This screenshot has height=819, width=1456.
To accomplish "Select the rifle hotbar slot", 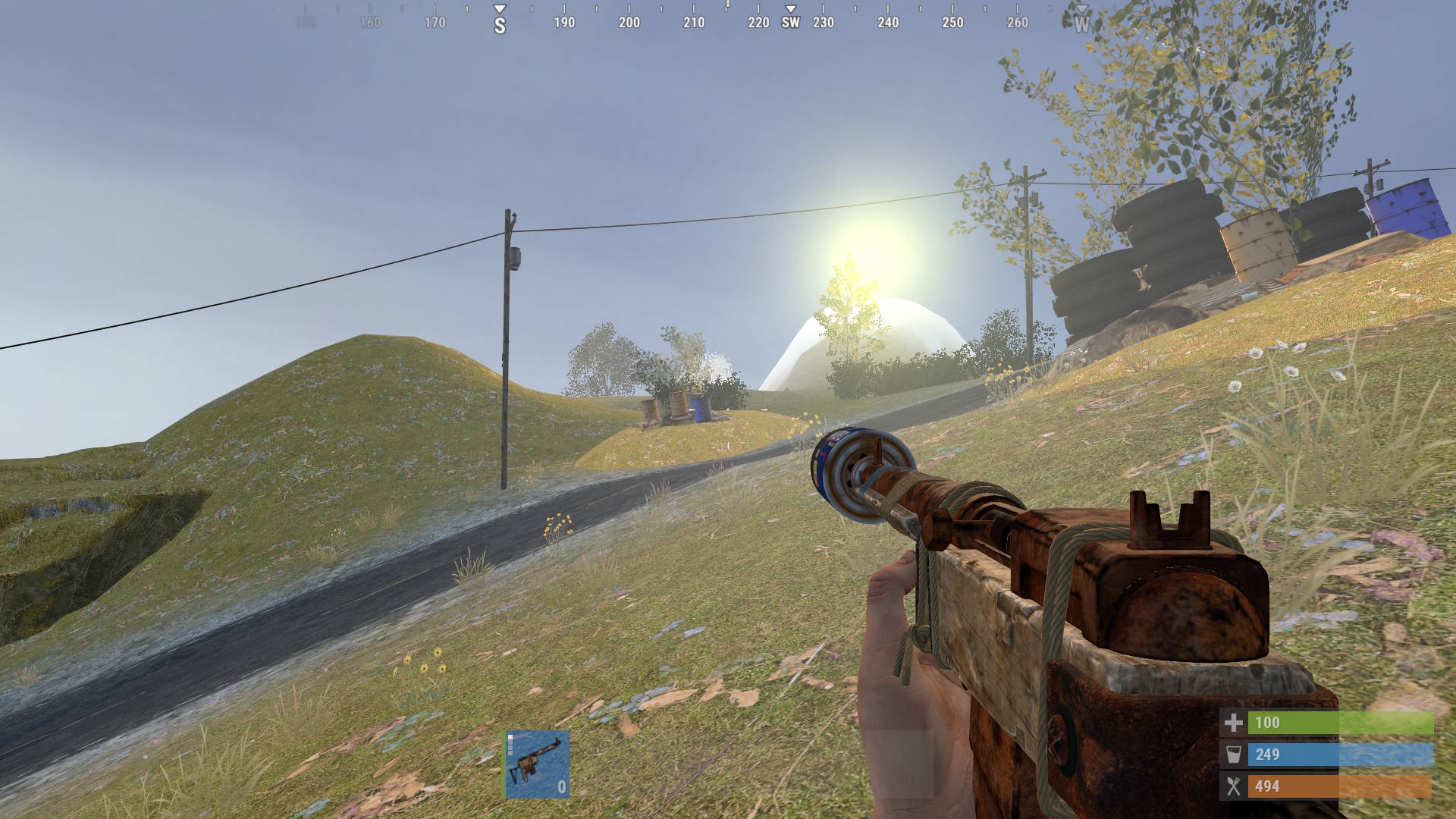I will tap(538, 764).
